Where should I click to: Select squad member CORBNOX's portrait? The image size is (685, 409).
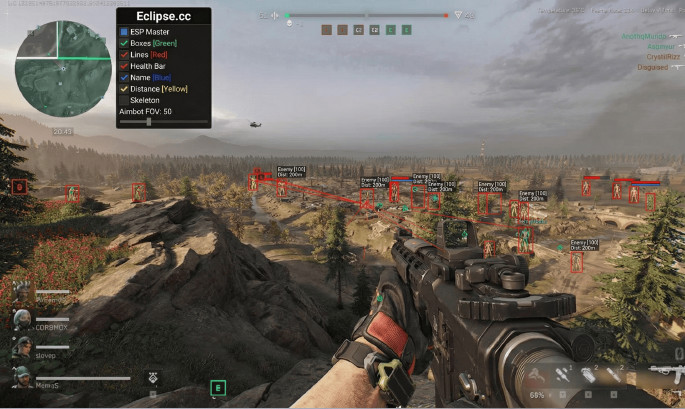pos(20,322)
